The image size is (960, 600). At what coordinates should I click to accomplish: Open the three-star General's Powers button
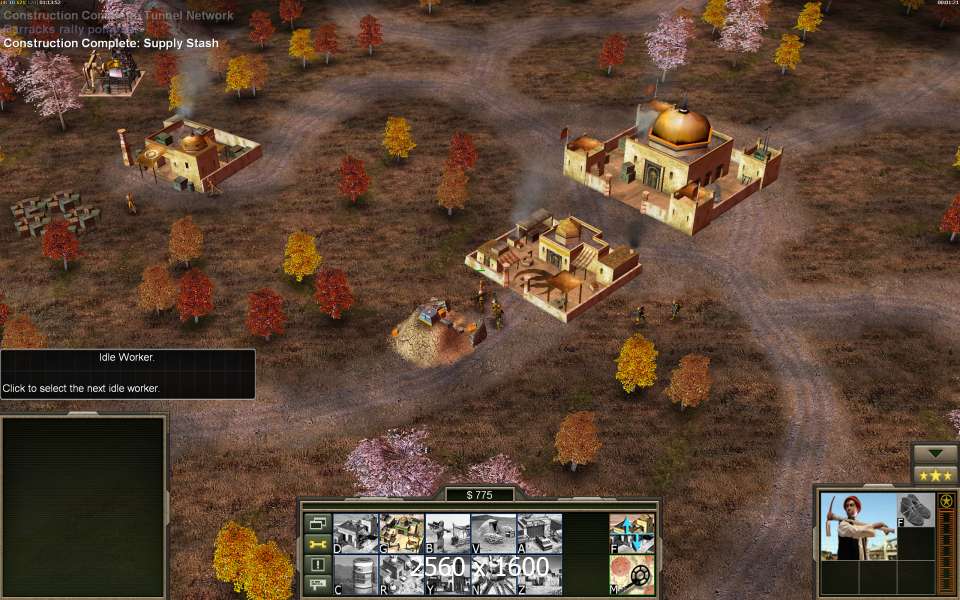point(935,475)
